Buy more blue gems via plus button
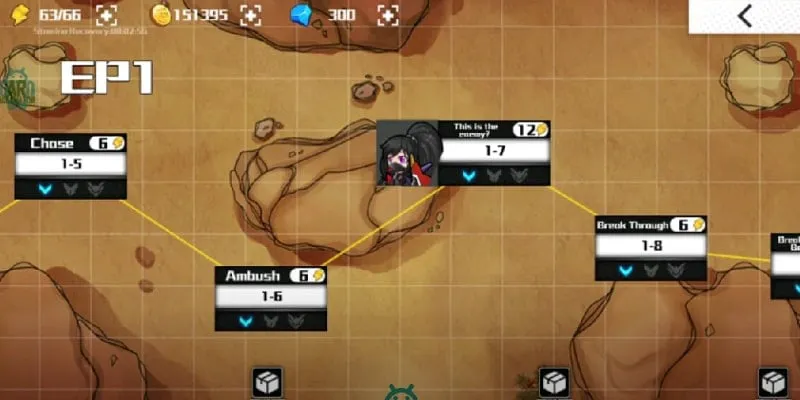Viewport: 800px width, 400px height. 388,14
